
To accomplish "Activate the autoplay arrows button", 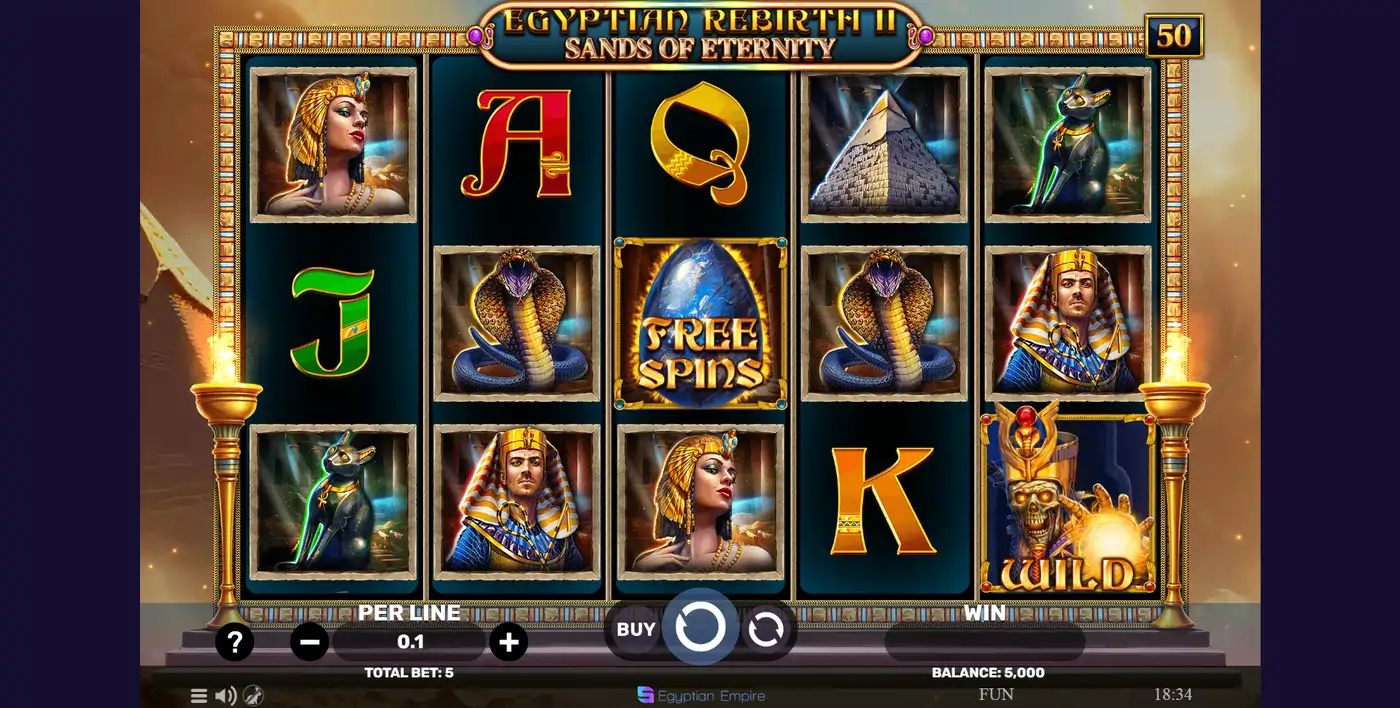I will click(x=765, y=630).
